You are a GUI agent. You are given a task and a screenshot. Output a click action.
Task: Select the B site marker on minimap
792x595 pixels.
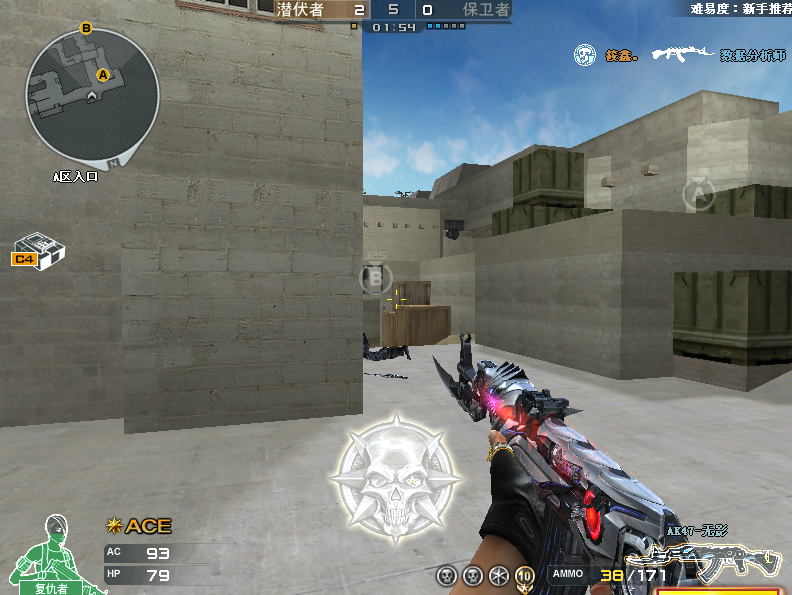pos(86,29)
